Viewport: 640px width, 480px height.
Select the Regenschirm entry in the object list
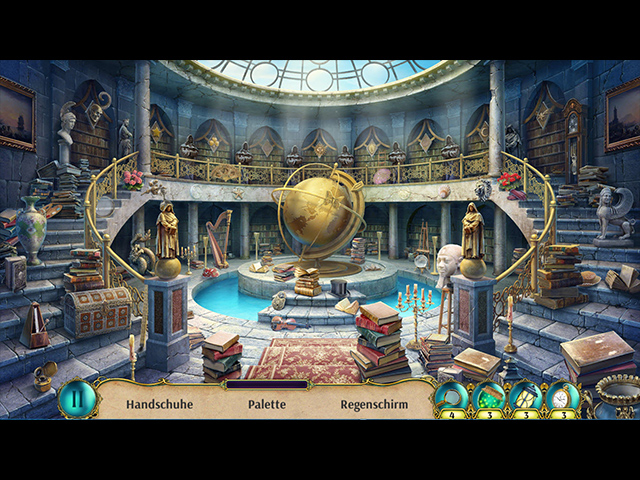[373, 405]
